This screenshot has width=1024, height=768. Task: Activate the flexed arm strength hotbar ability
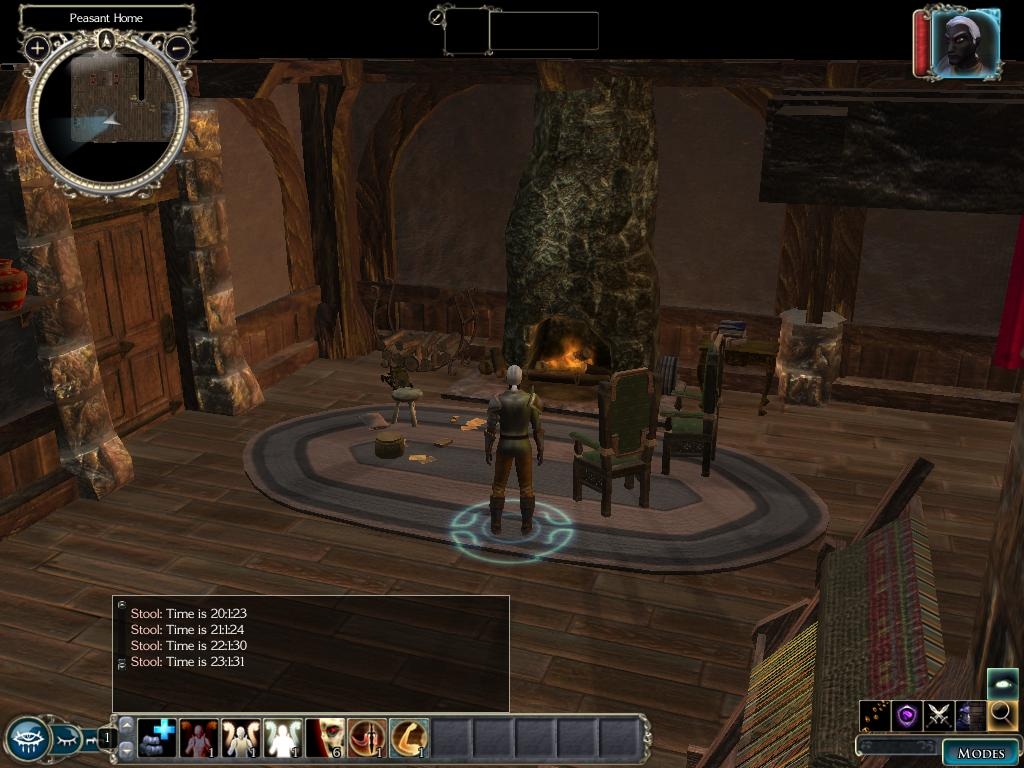(x=408, y=738)
